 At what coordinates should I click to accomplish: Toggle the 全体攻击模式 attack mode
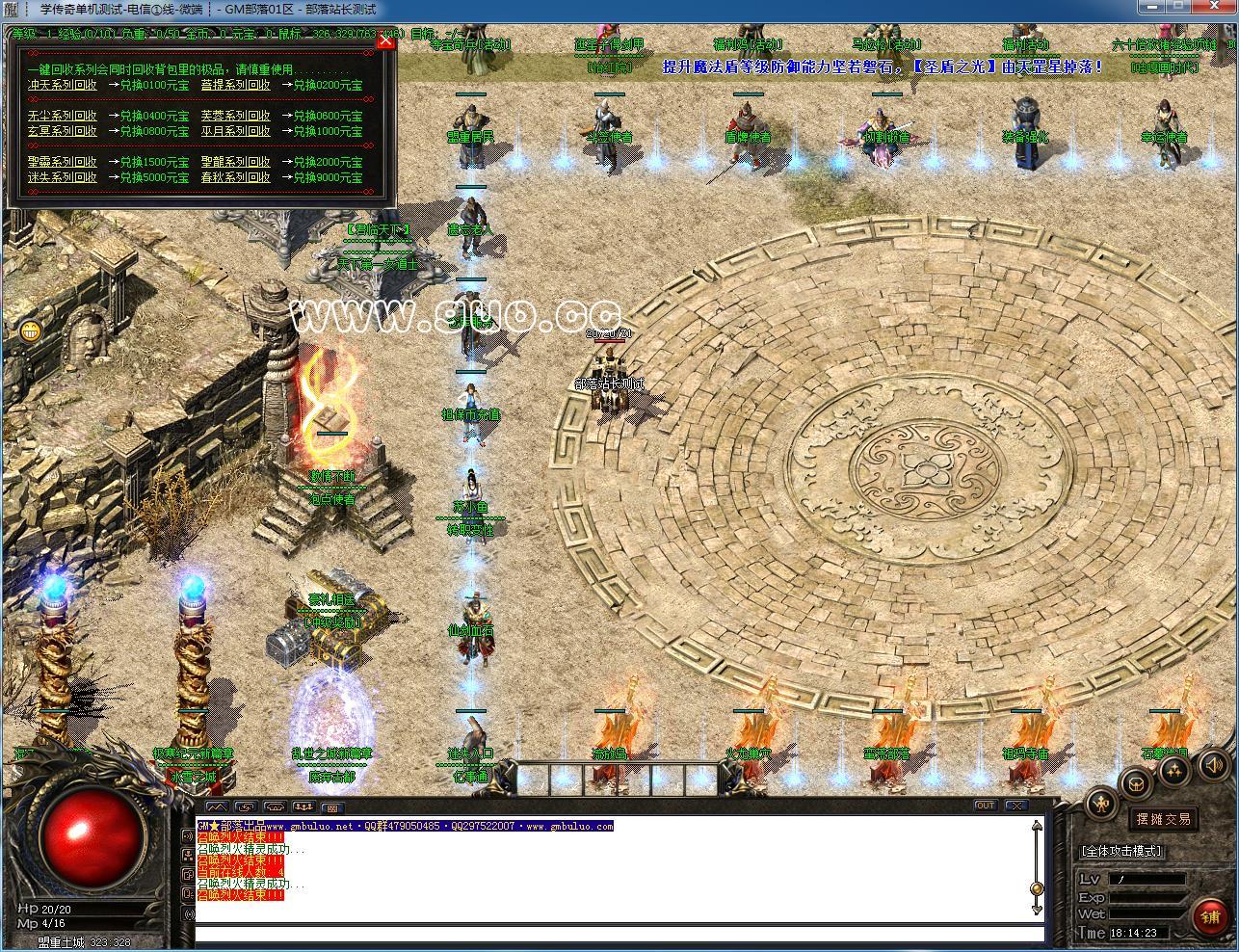coord(1120,851)
